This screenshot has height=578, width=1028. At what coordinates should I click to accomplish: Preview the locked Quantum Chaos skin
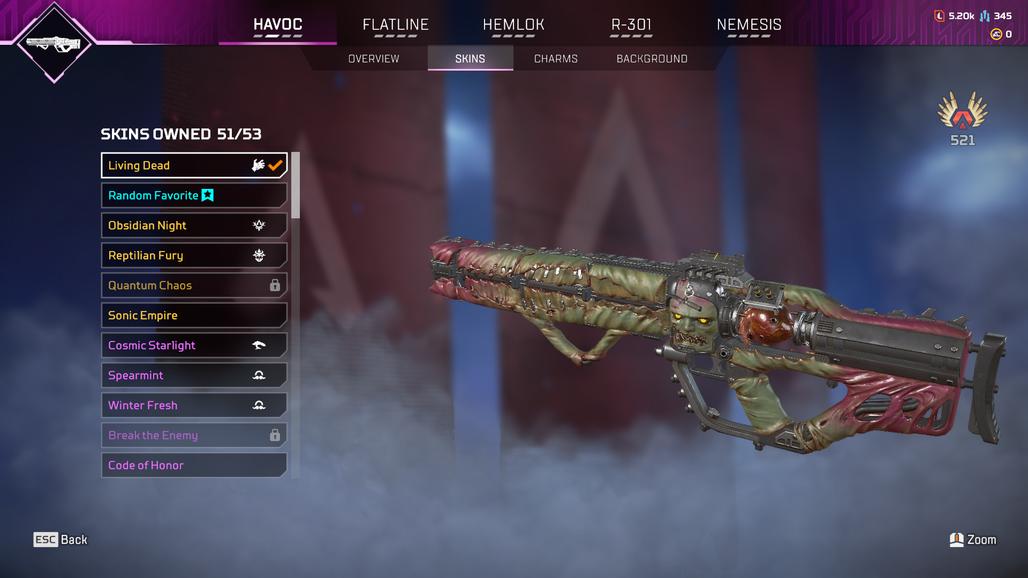pos(194,286)
